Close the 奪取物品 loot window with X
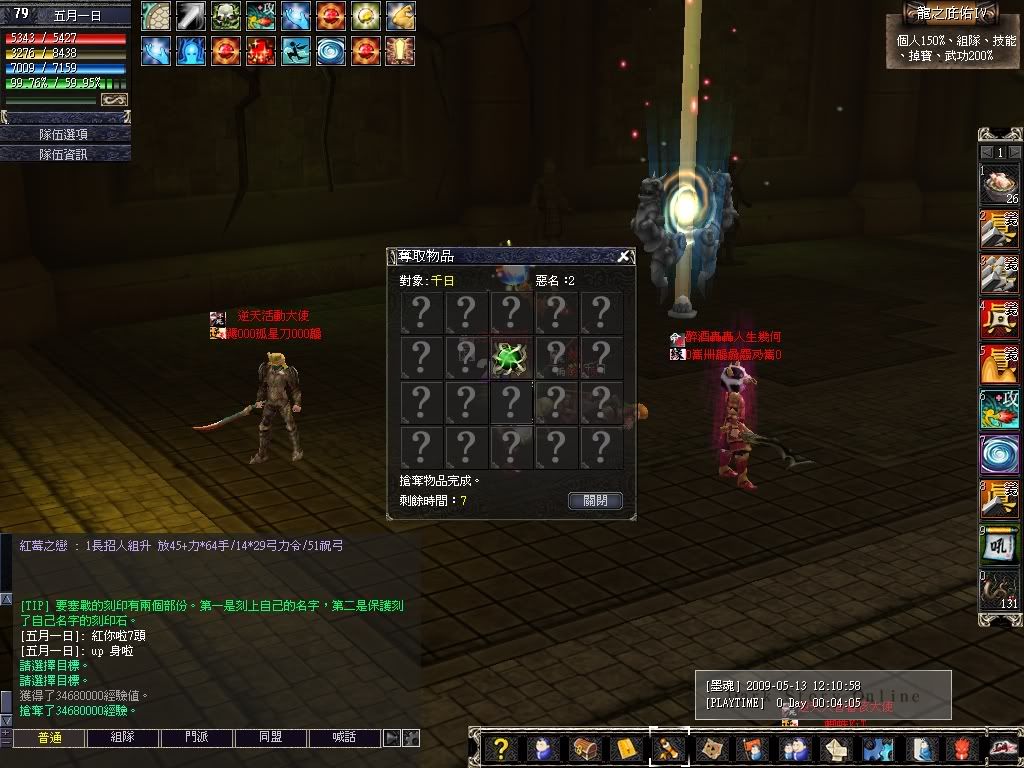Screen dimensions: 1024x768 (x=624, y=256)
